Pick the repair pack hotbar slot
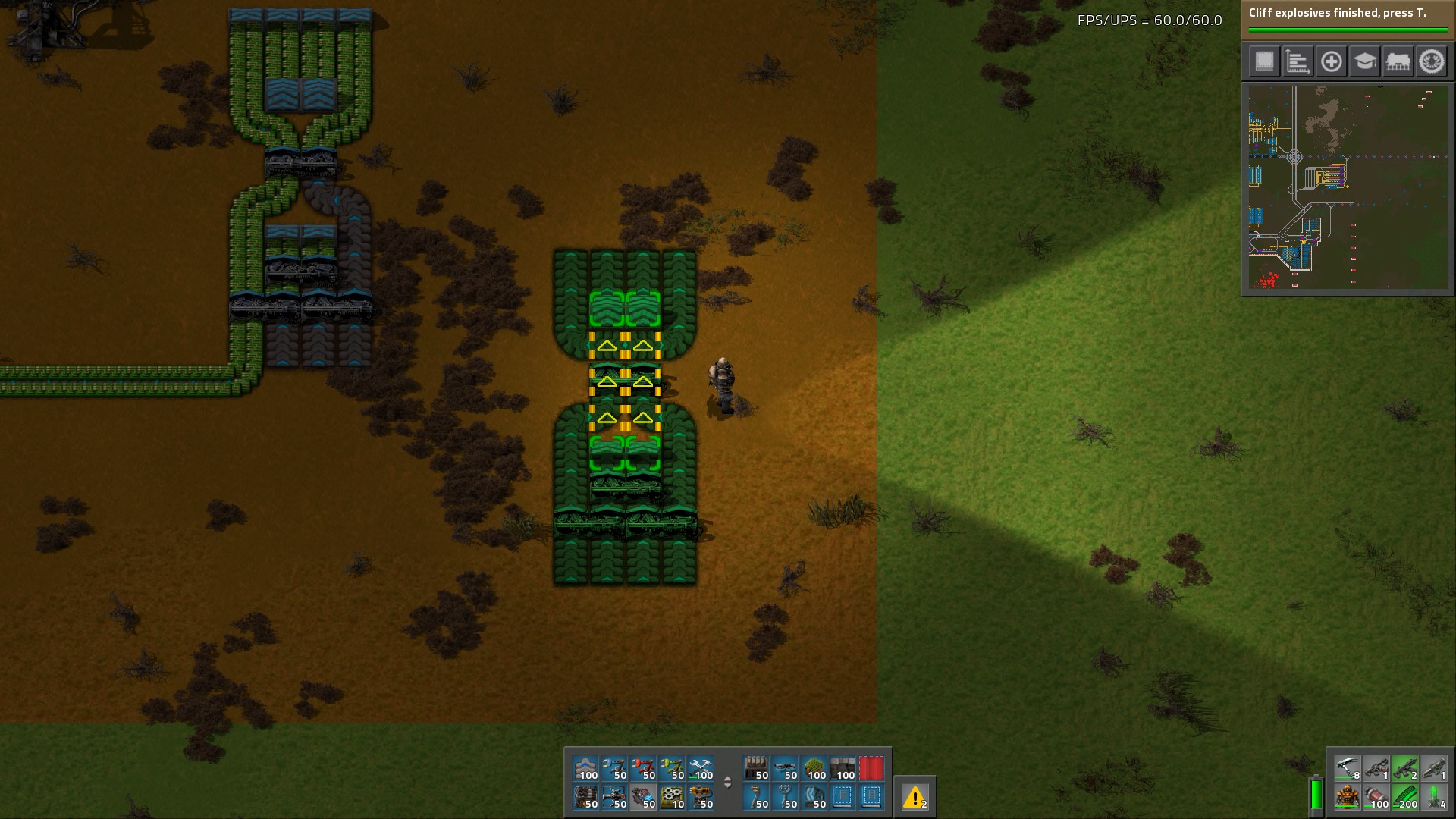This screenshot has width=1456, height=819. 701,768
